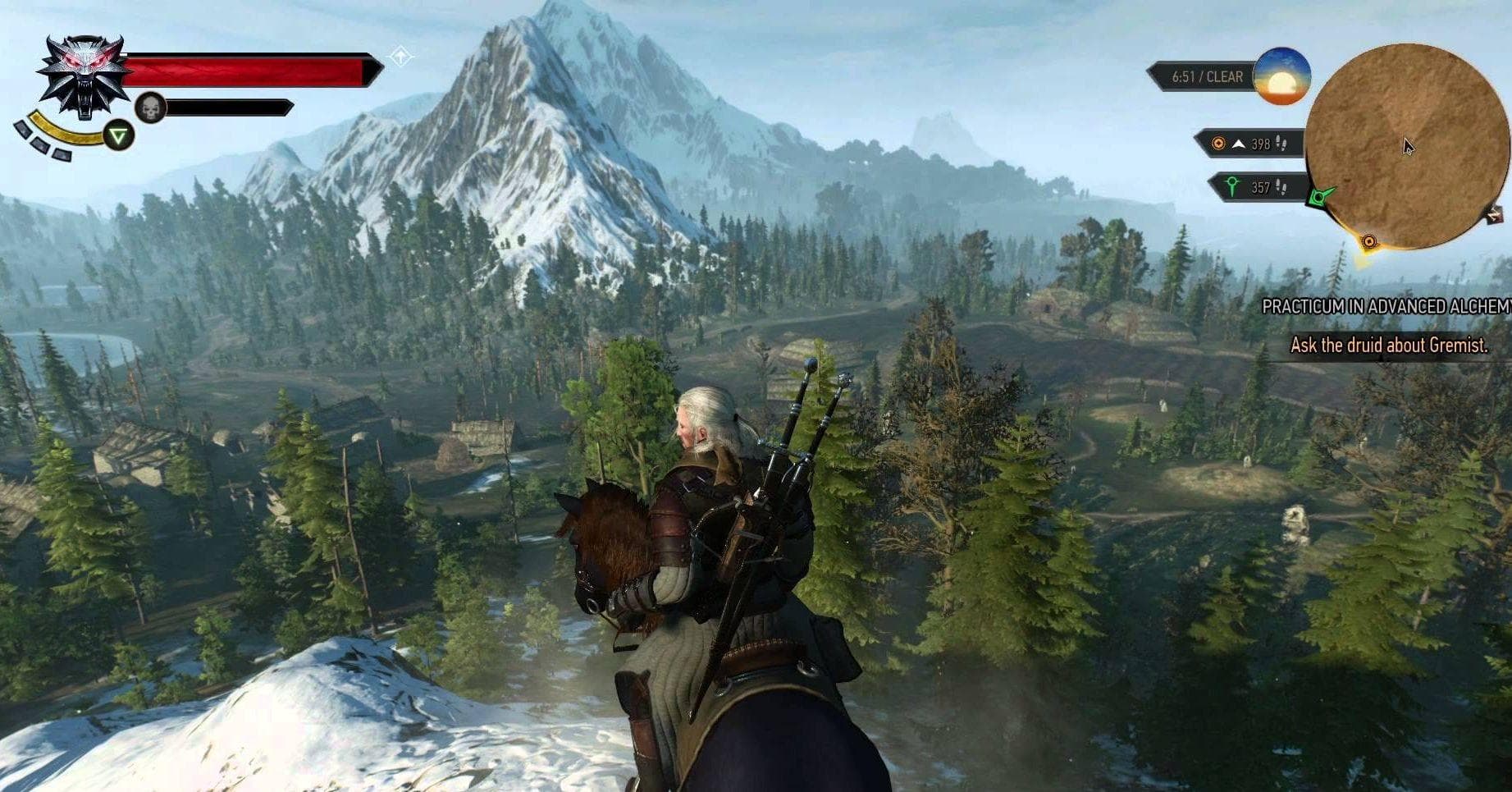Open the Practicum in Advanced Alchemy quest
Viewport: 1512px width, 792px height.
click(x=1386, y=307)
